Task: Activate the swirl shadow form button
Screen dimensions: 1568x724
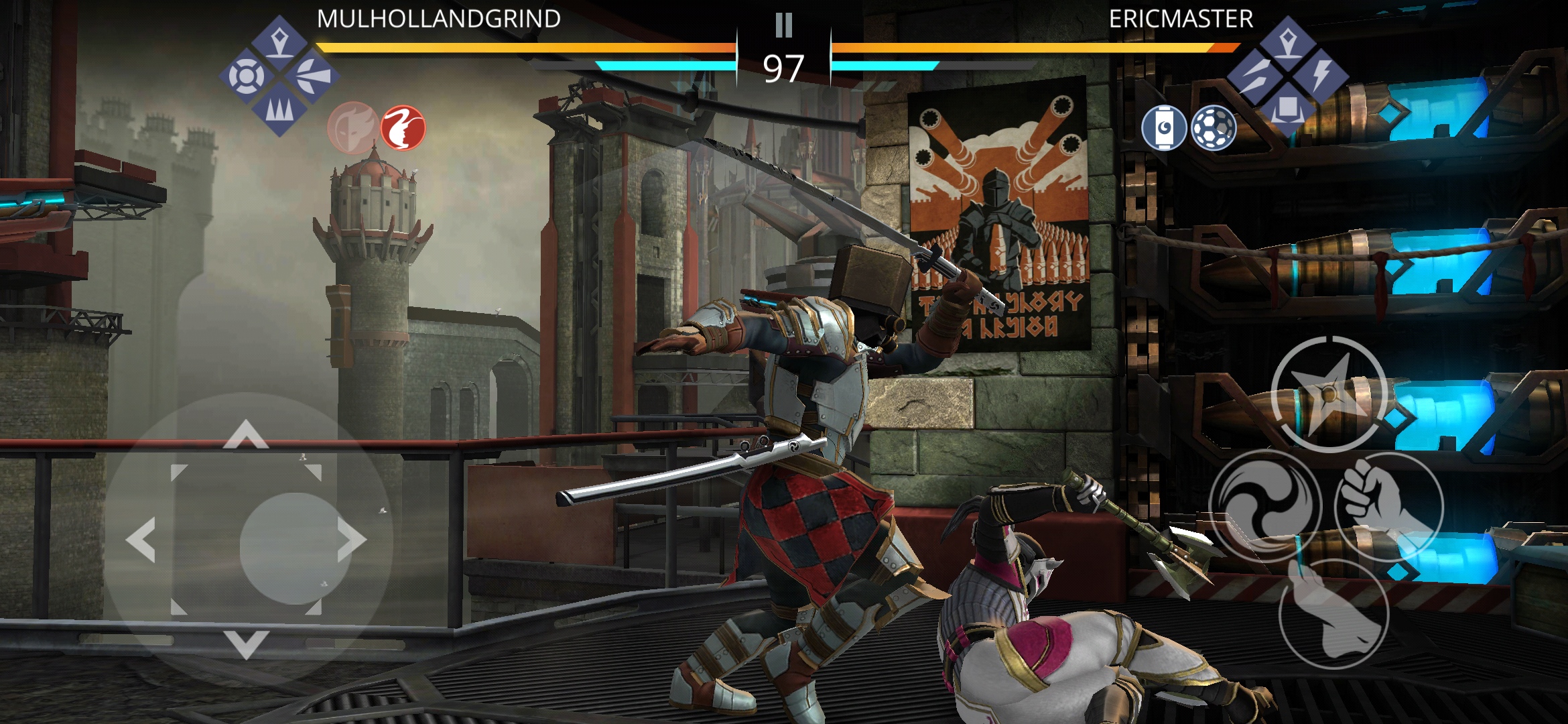Action: pos(1264,506)
